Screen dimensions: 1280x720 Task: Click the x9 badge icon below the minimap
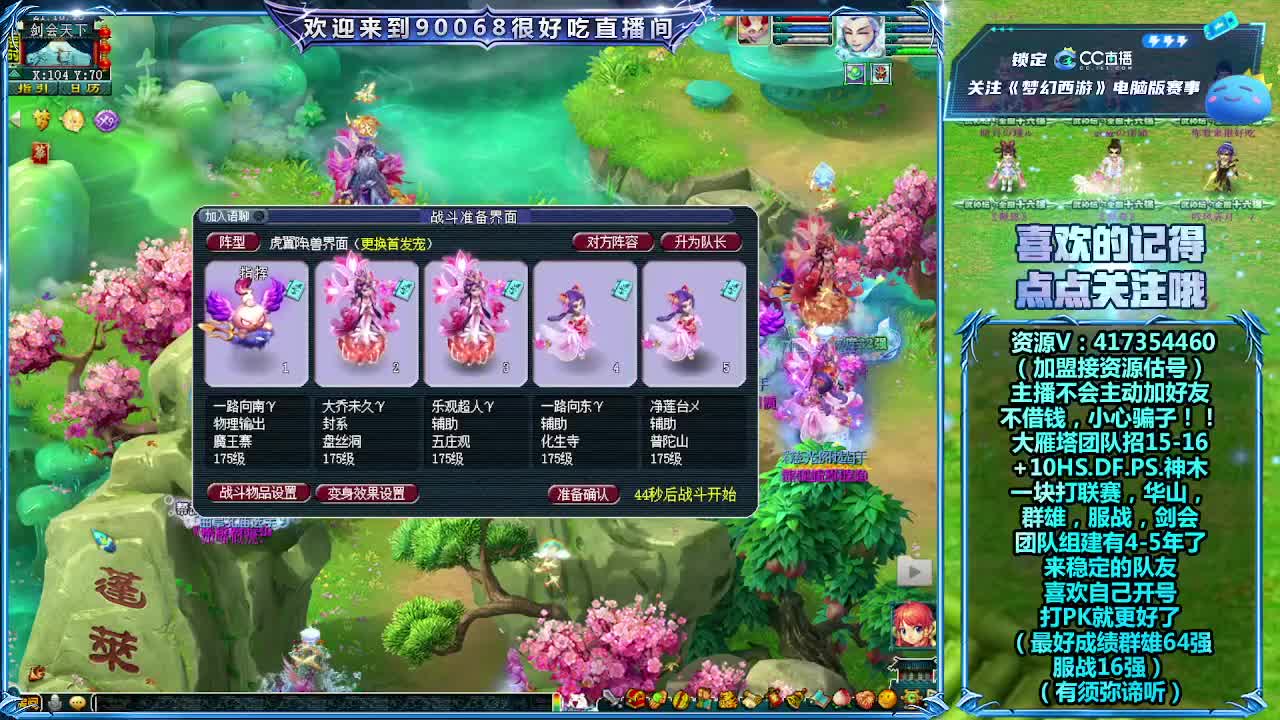point(106,118)
